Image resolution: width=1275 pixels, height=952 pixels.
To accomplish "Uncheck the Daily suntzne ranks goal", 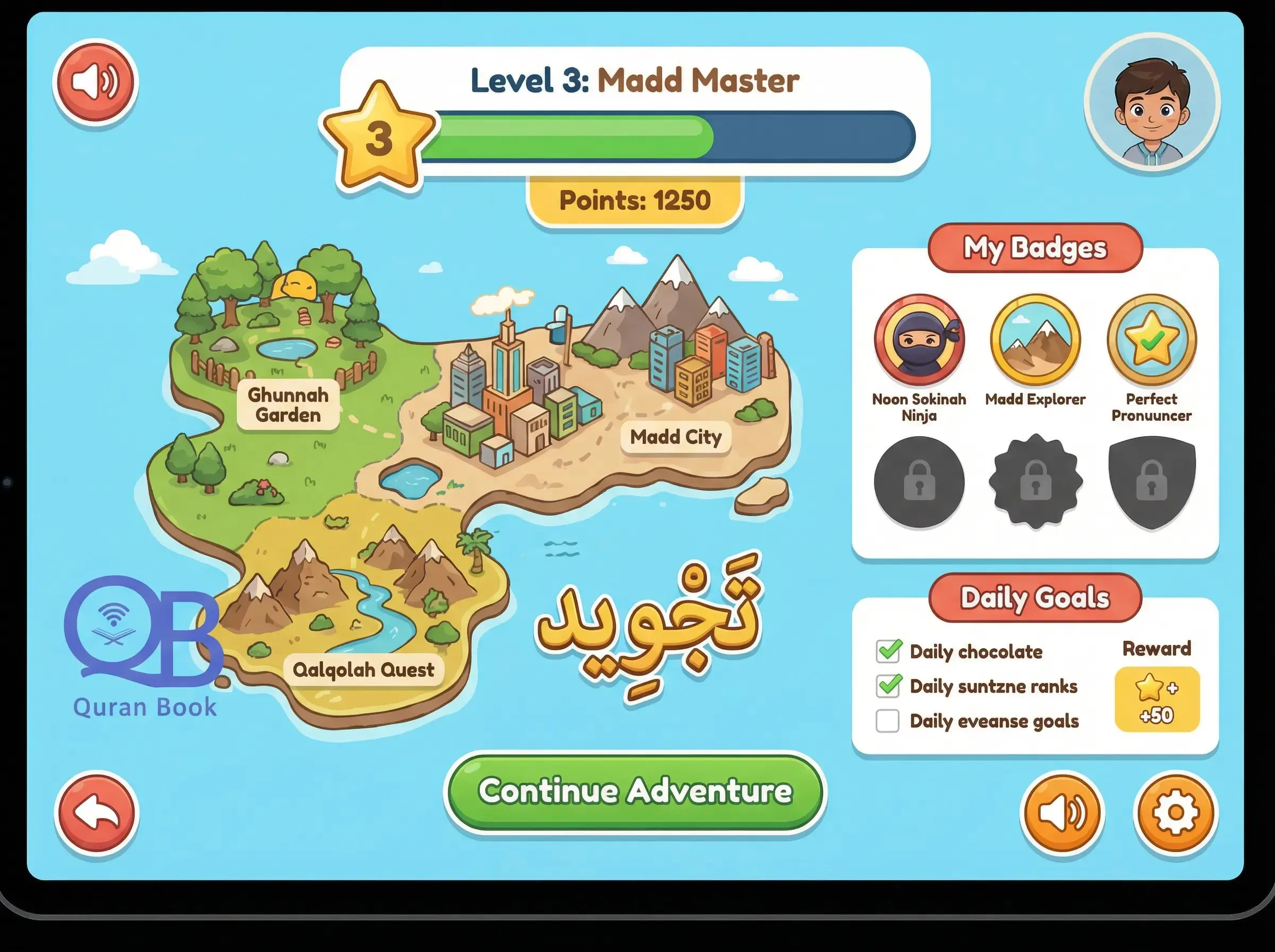I will [x=888, y=685].
